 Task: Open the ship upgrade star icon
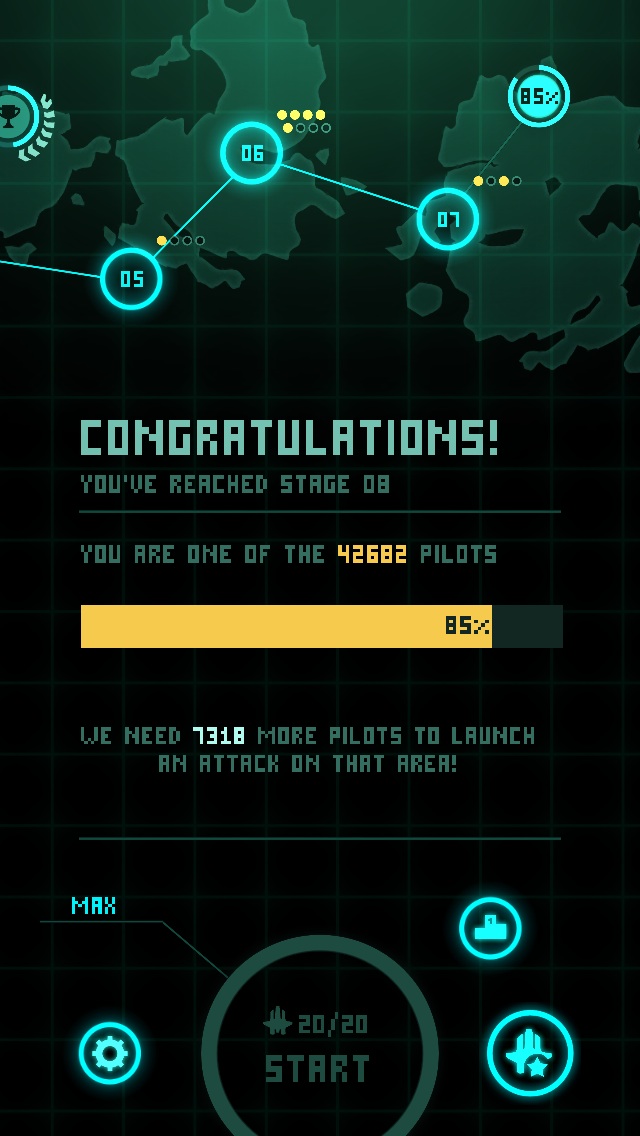click(530, 1053)
